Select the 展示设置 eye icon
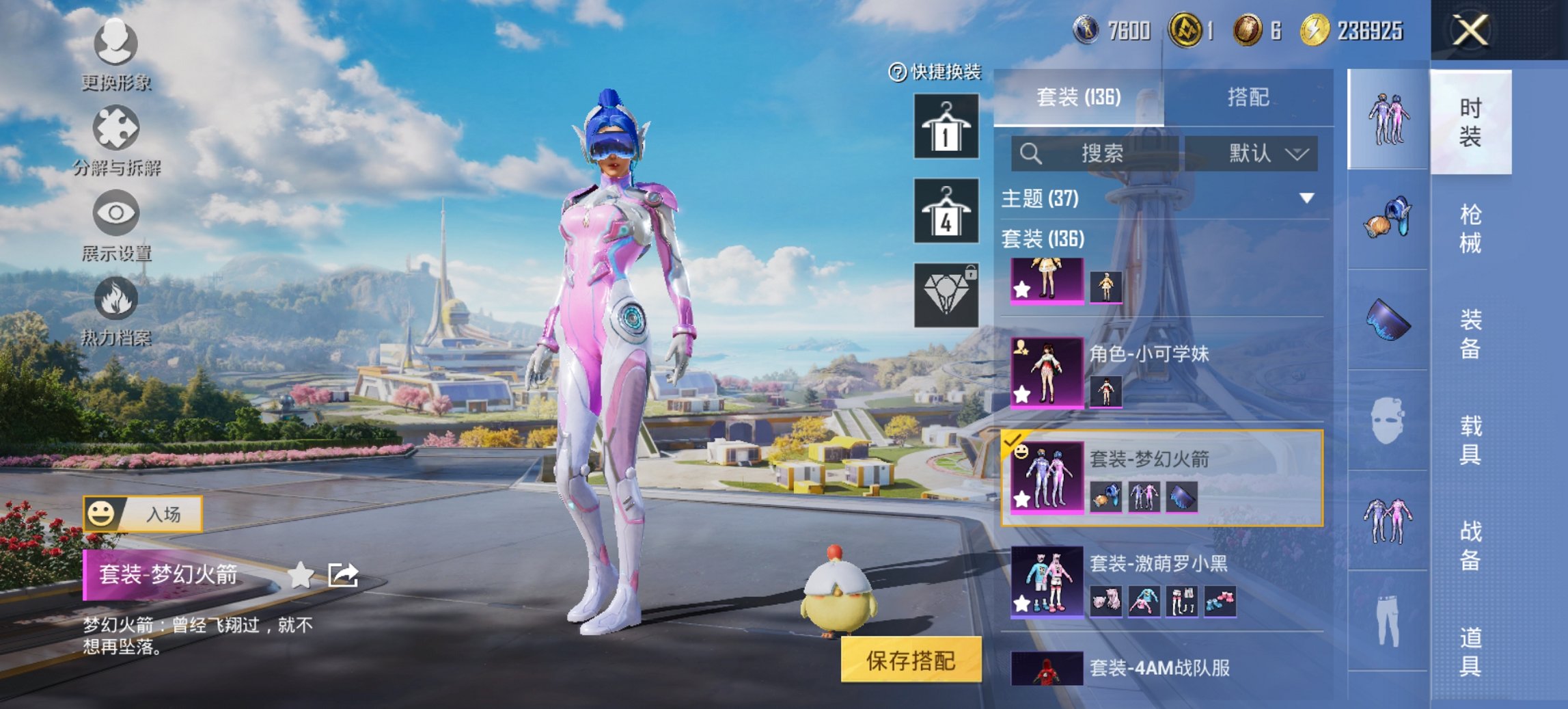The image size is (1568, 709). [x=116, y=213]
